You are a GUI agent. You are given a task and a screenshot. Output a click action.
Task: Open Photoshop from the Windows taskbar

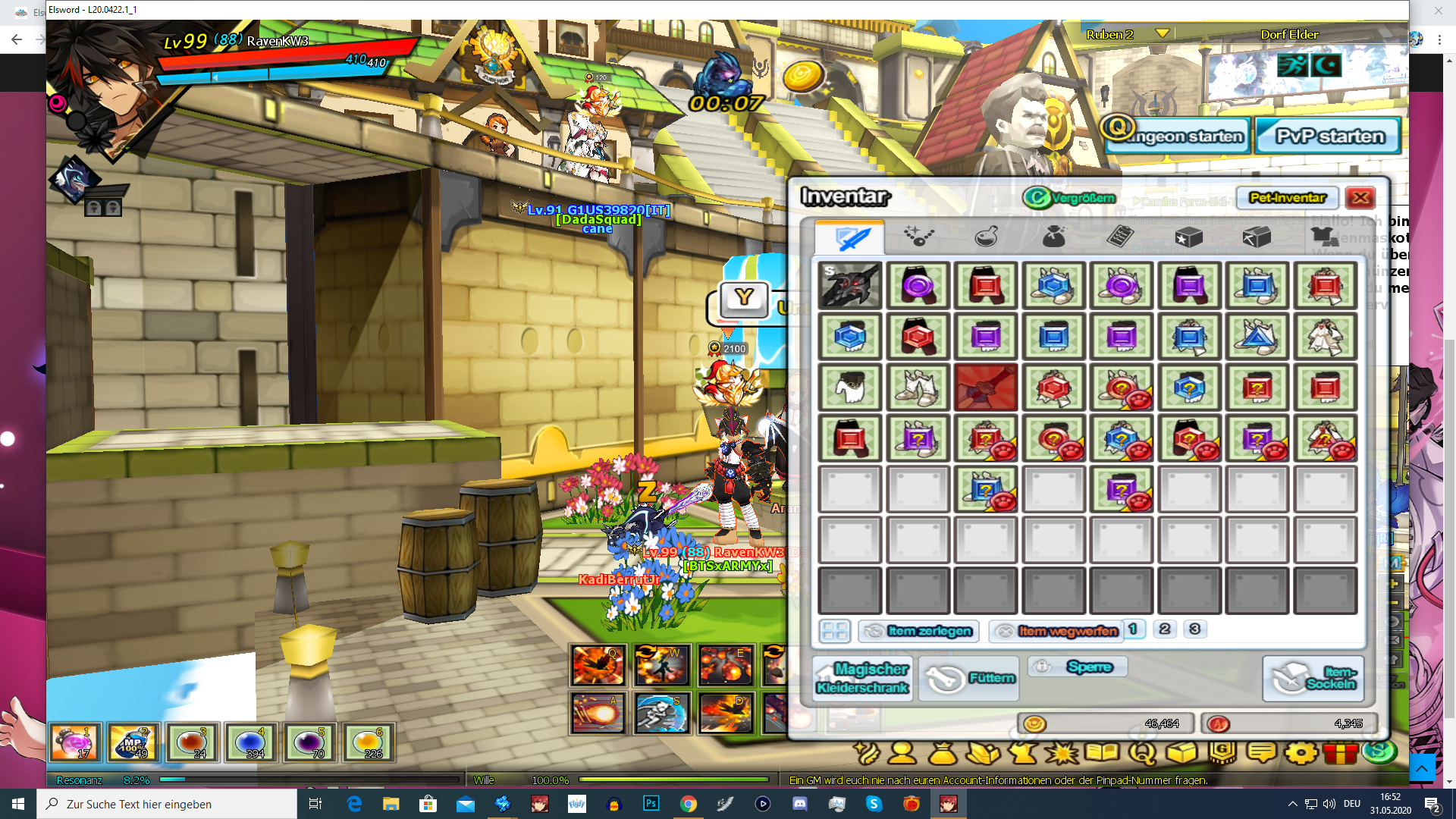click(x=651, y=804)
